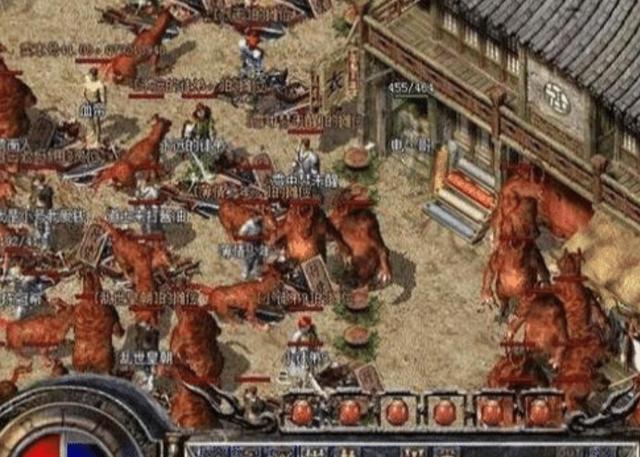Screen dimensions: 640x457
Task: Use the rightmost red potion belt slot
Action: click(x=539, y=411)
